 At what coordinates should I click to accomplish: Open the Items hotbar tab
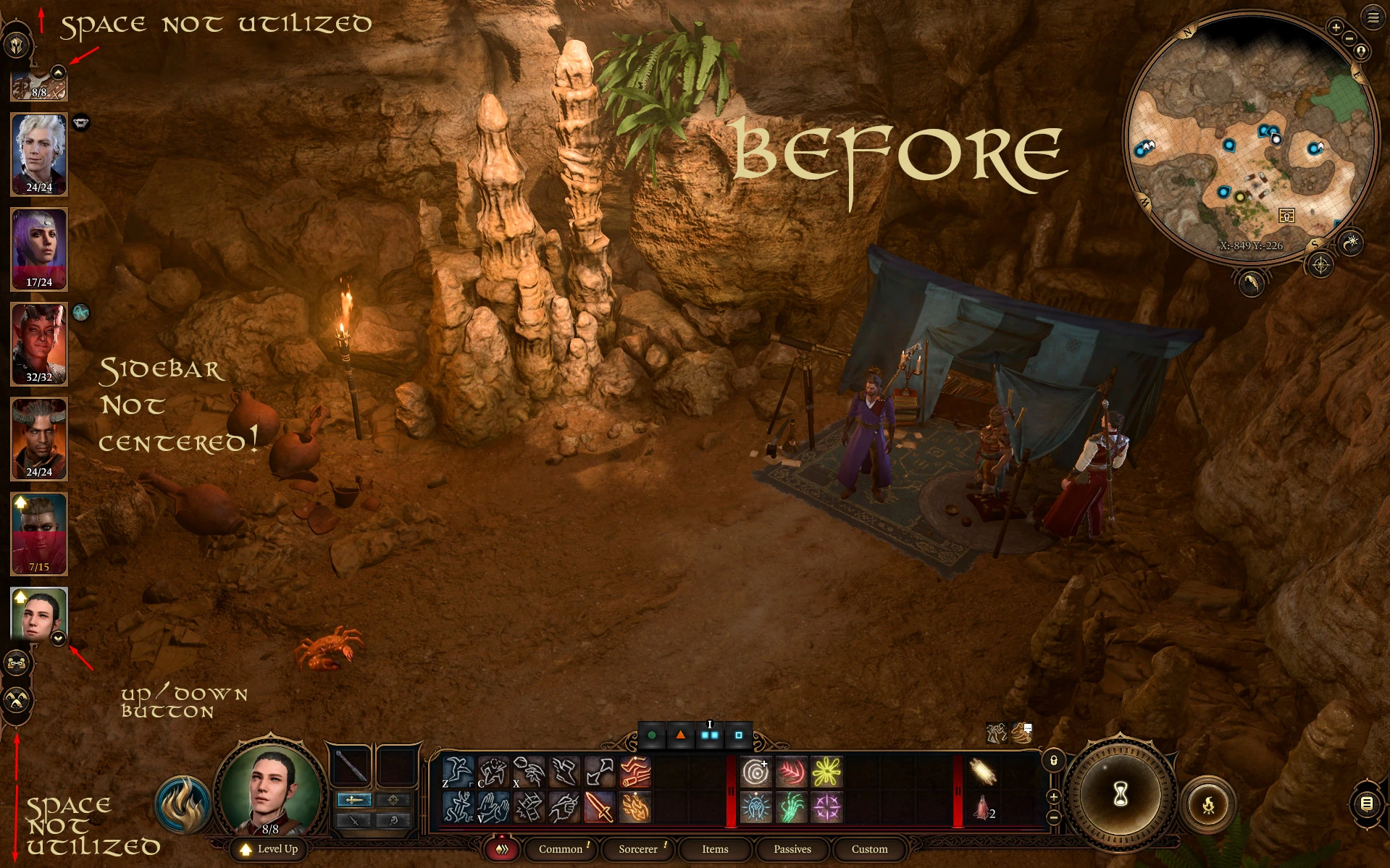pos(715,849)
